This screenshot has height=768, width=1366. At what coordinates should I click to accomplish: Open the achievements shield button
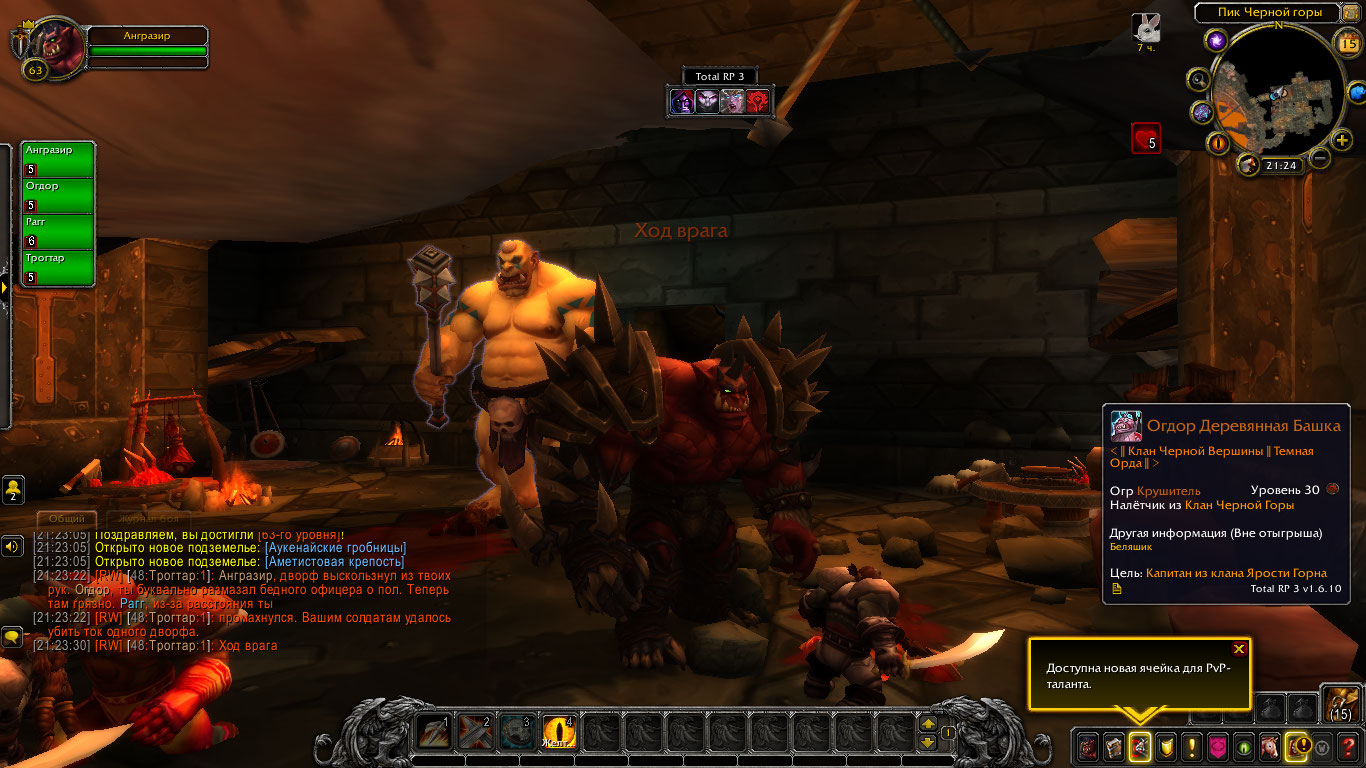pyautogui.click(x=1165, y=746)
